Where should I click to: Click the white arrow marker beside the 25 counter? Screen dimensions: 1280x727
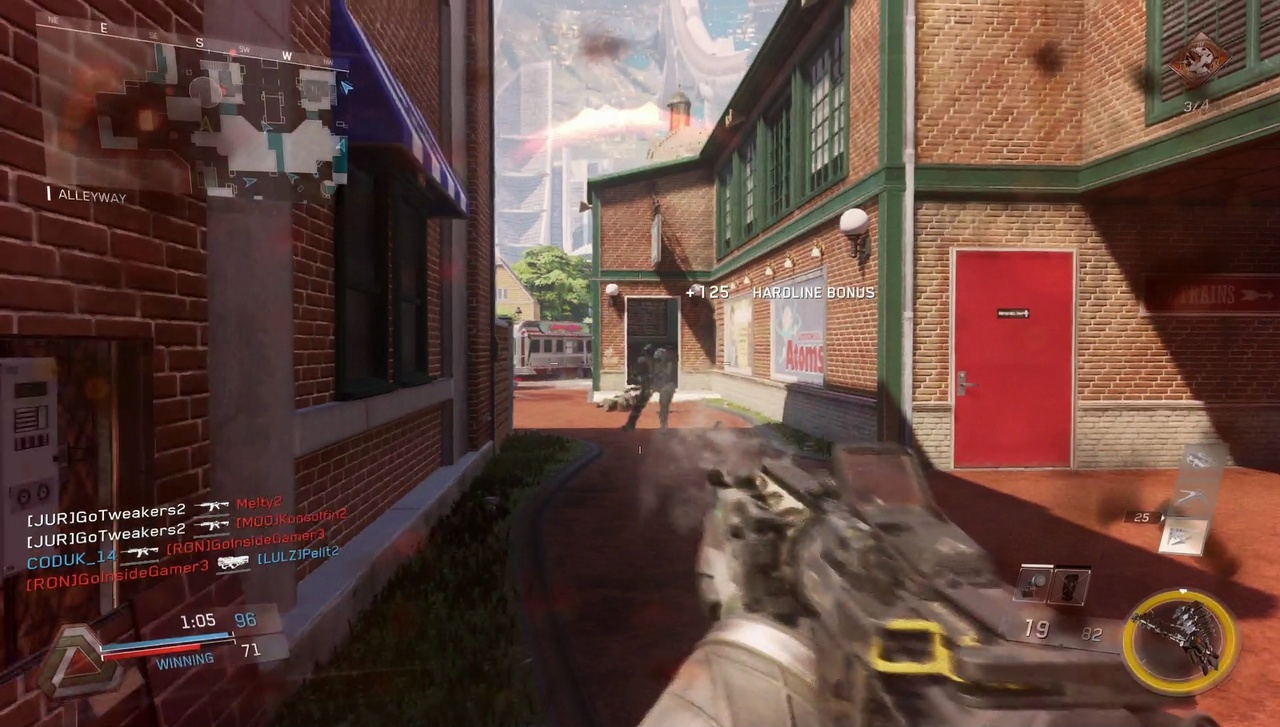pos(1163,516)
